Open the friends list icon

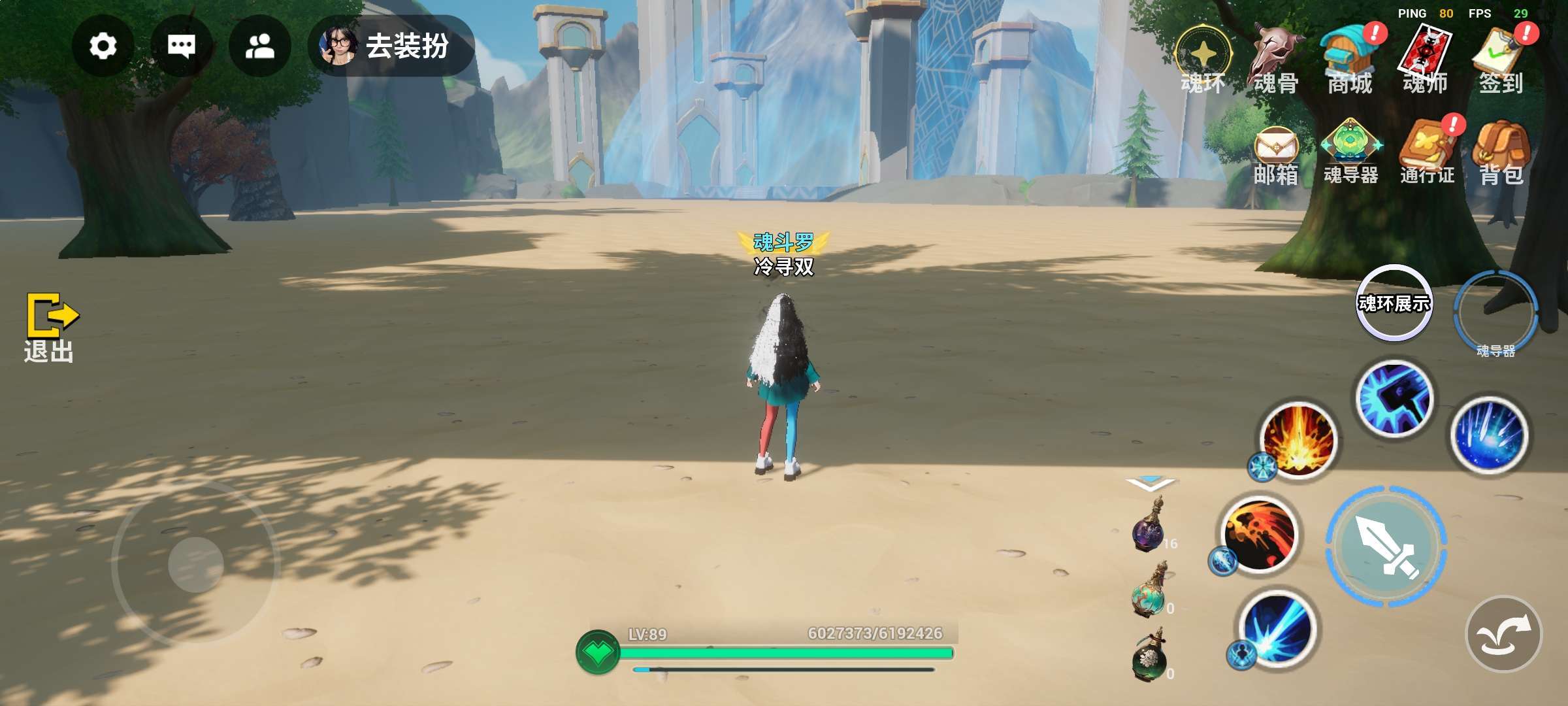point(259,46)
